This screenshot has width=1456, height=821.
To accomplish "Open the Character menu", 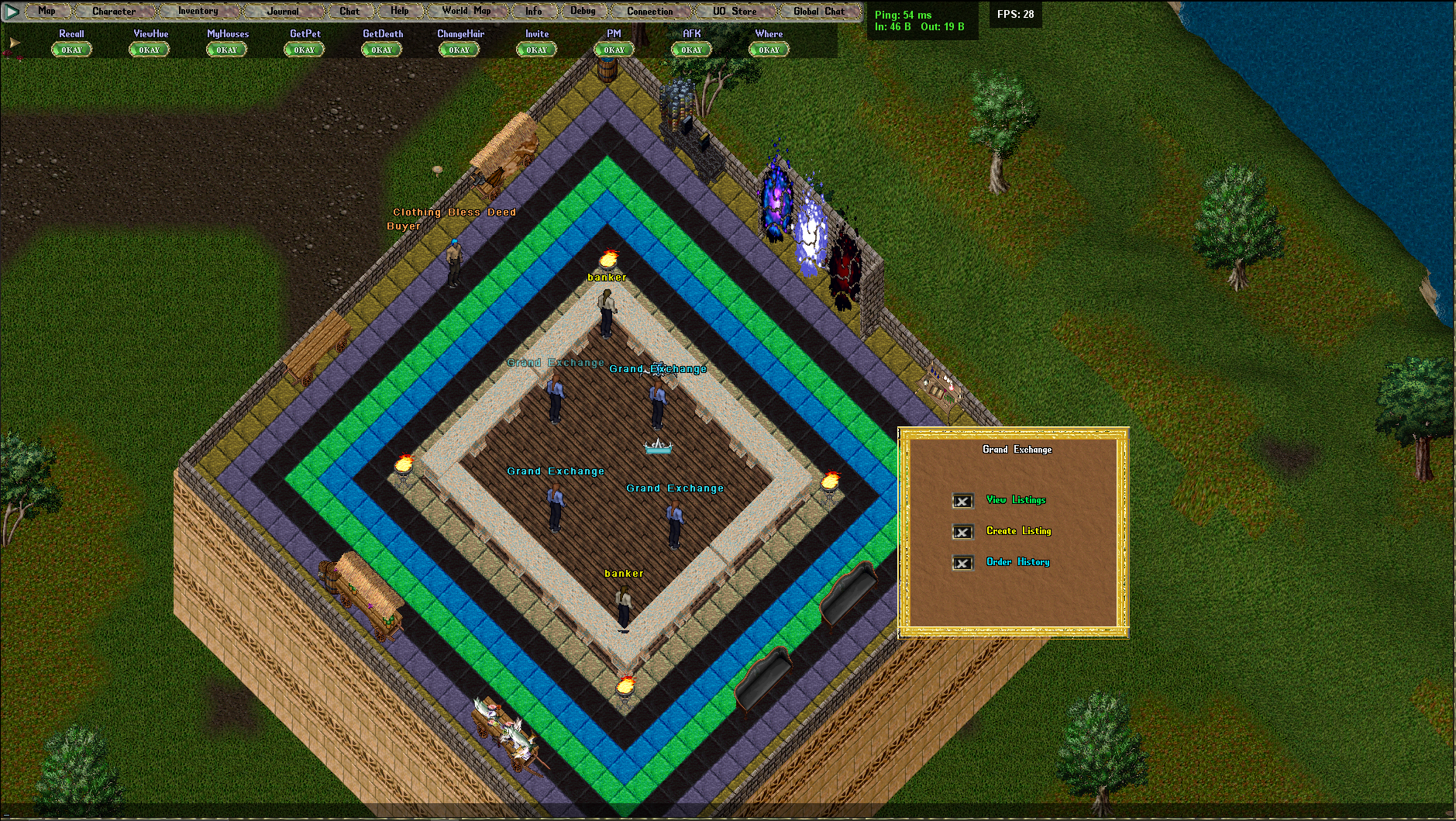I will click(115, 11).
